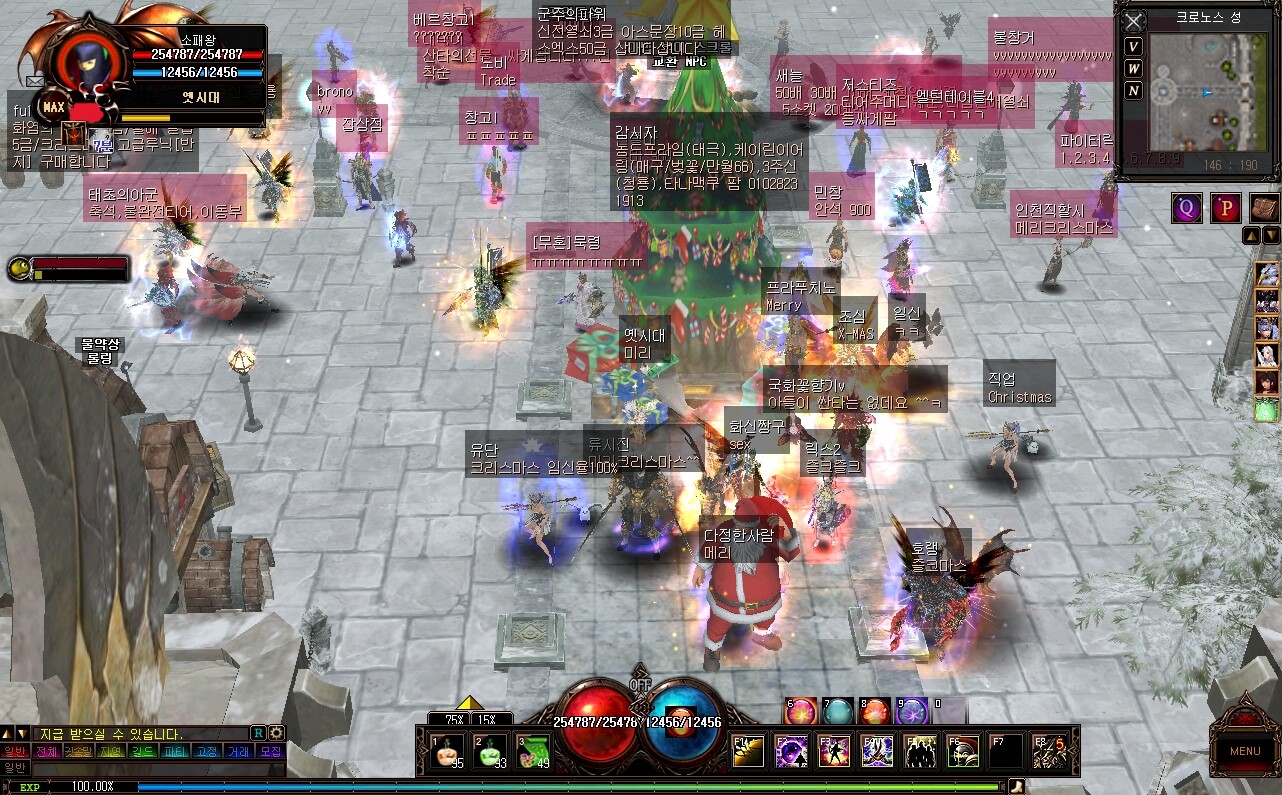Open the brown leather bag inventory
Image resolution: width=1282 pixels, height=795 pixels.
point(1262,208)
